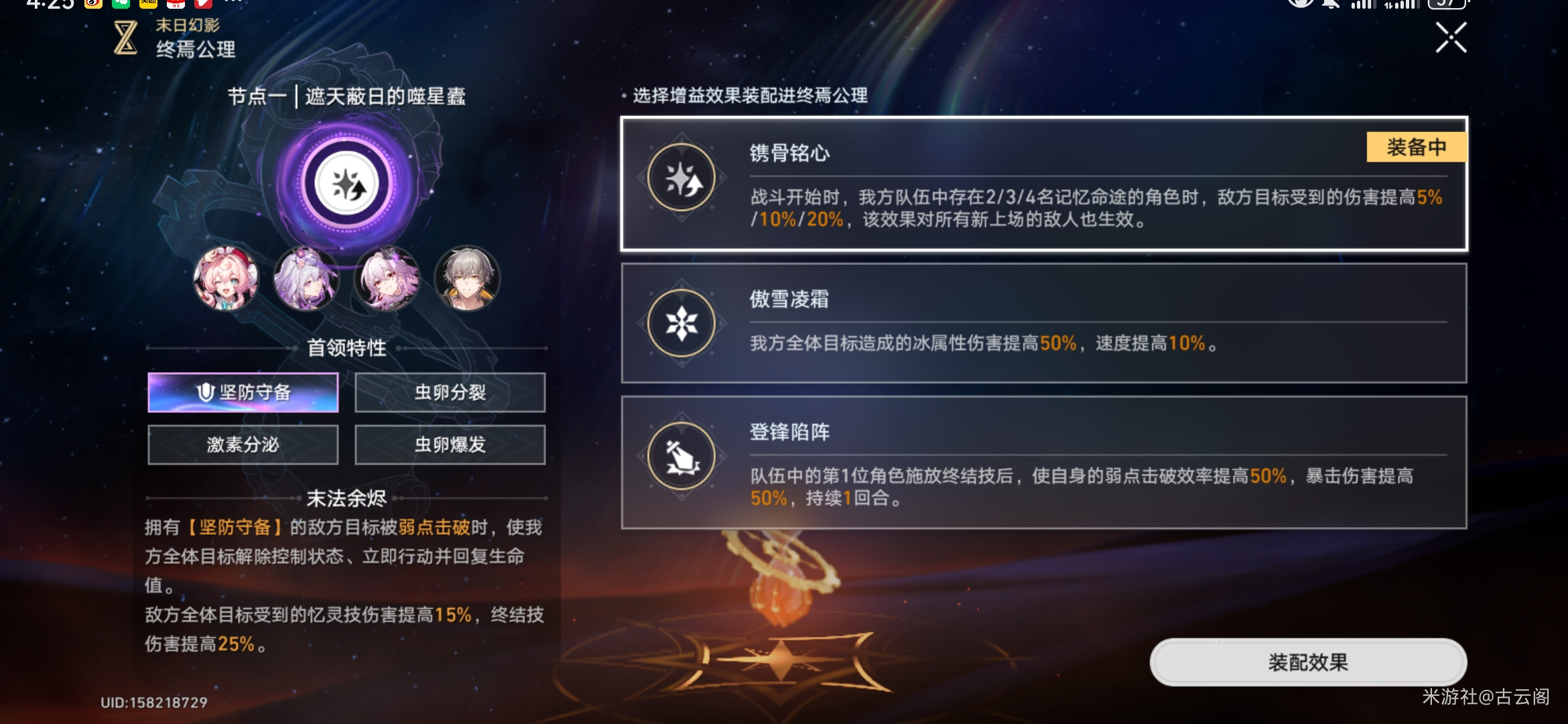The image size is (1568, 724).
Task: Select the 虫卵分裂 boss trait
Action: click(x=450, y=393)
